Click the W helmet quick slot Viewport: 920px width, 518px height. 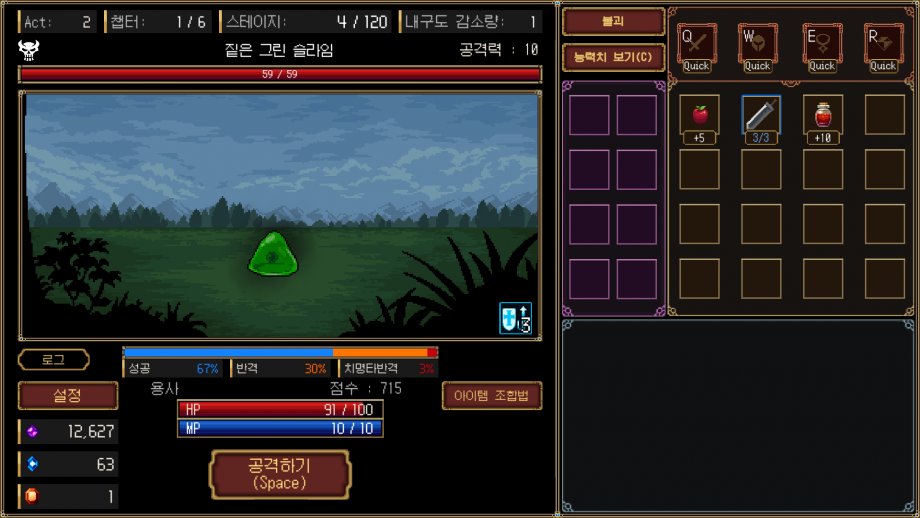tap(758, 44)
